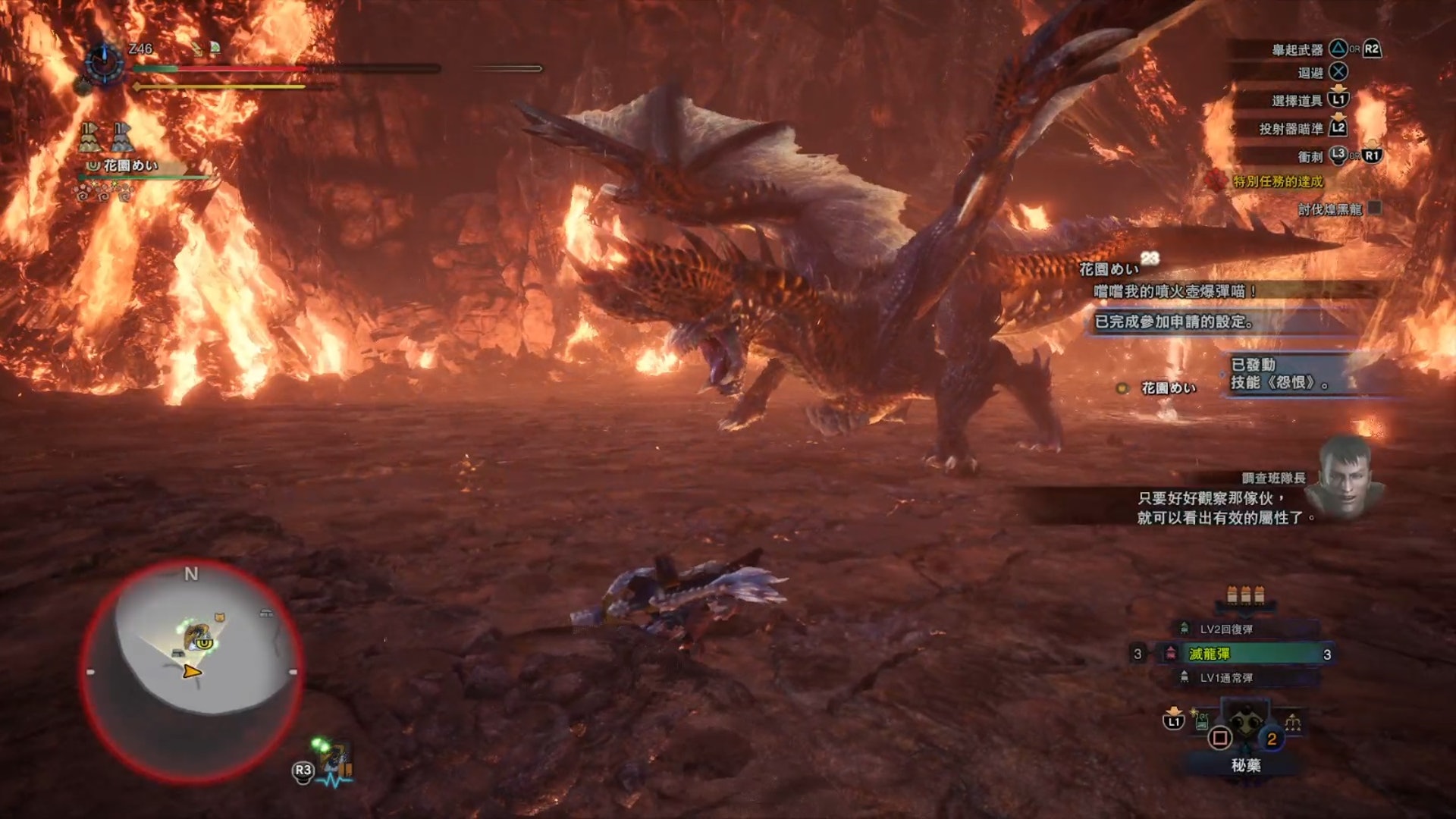Click the 已完成參加申請的設定 notification
Image resolution: width=1456 pixels, height=819 pixels.
click(x=1174, y=322)
